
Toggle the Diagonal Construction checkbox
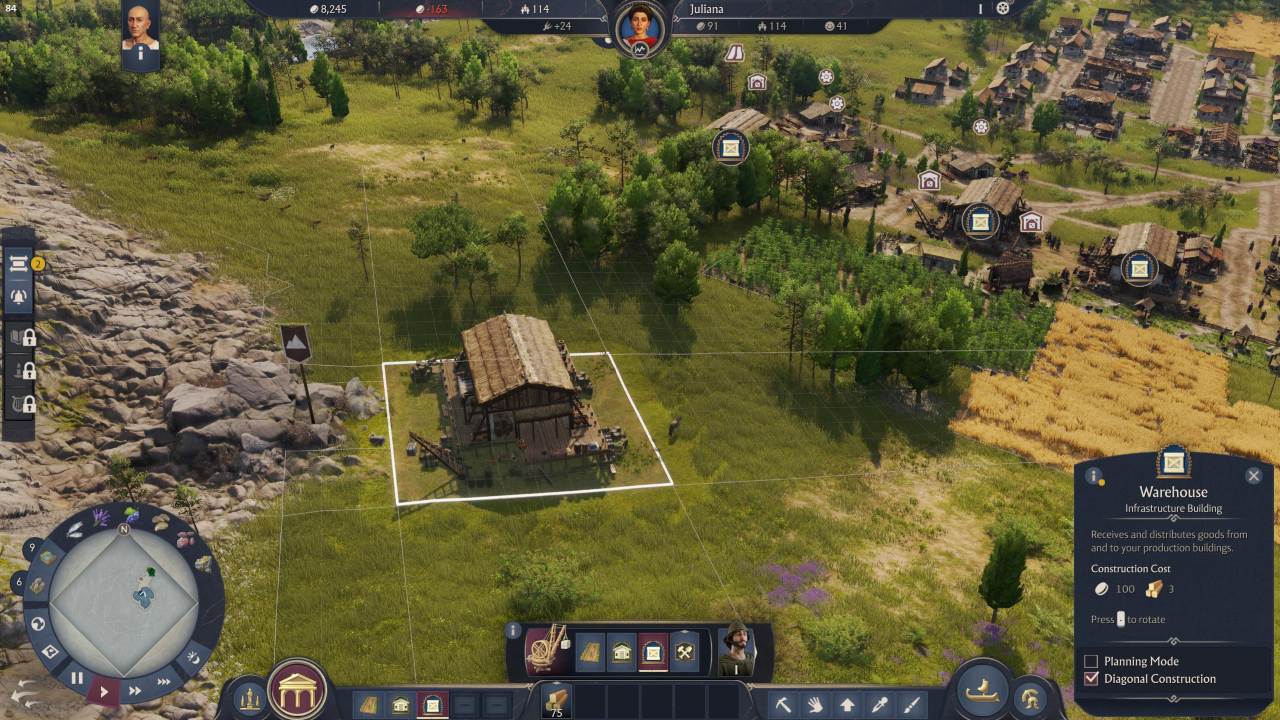click(1092, 679)
